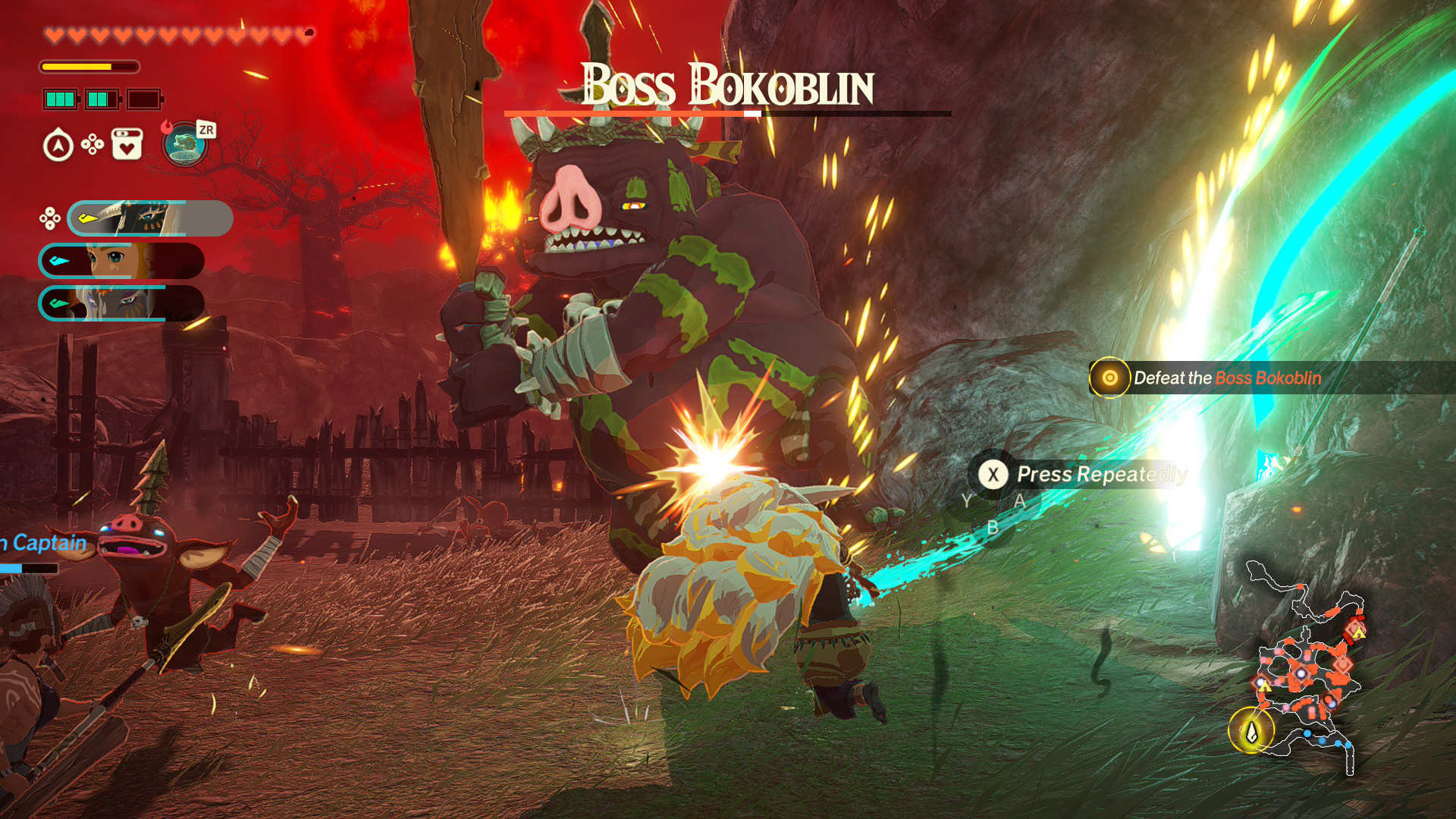Activate the ZR special item ability icon
The width and height of the screenshot is (1456, 819).
pos(186,143)
